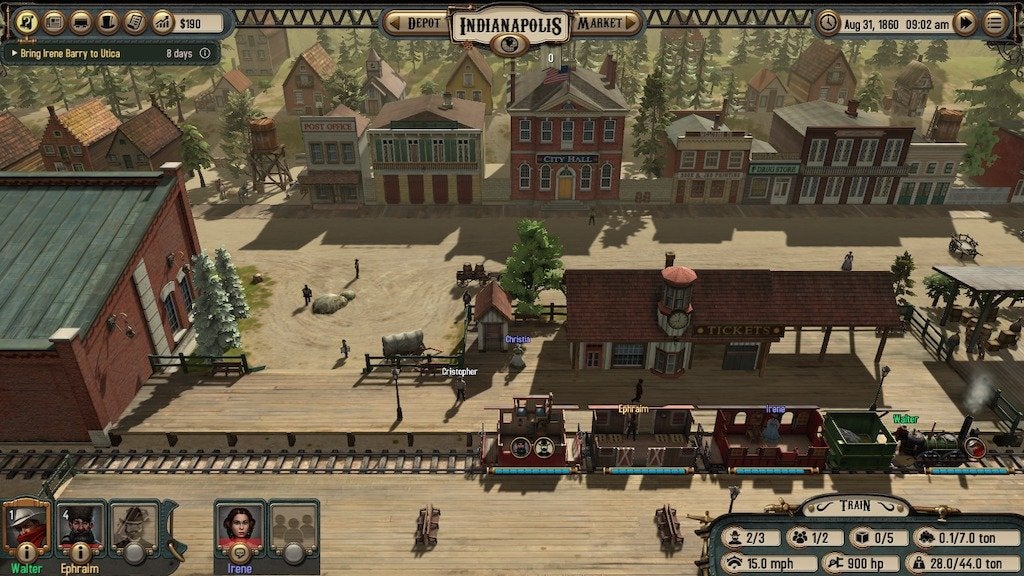Click the fast-forward time button

[x=964, y=22]
